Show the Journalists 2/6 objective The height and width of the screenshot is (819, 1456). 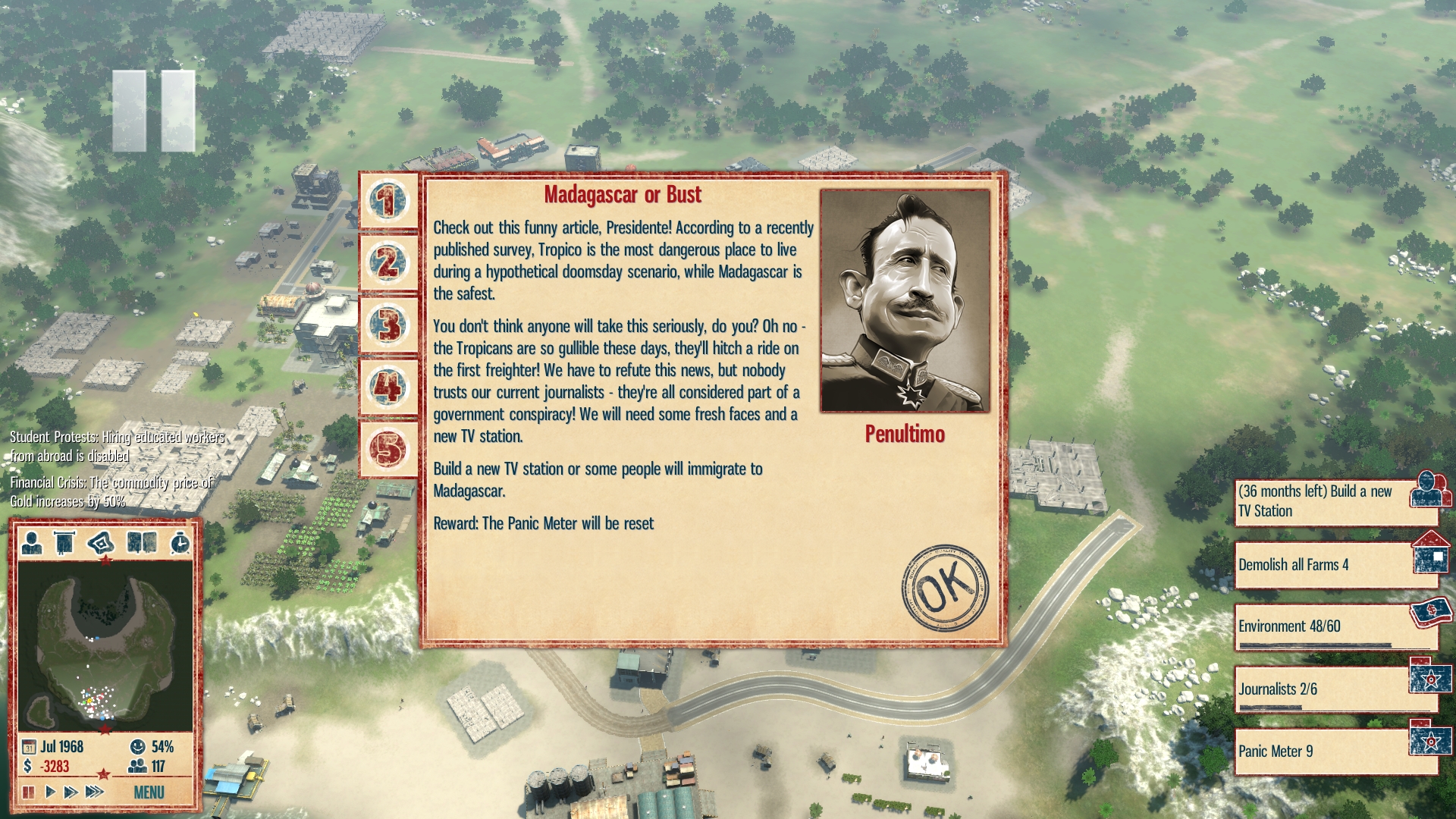point(1335,689)
